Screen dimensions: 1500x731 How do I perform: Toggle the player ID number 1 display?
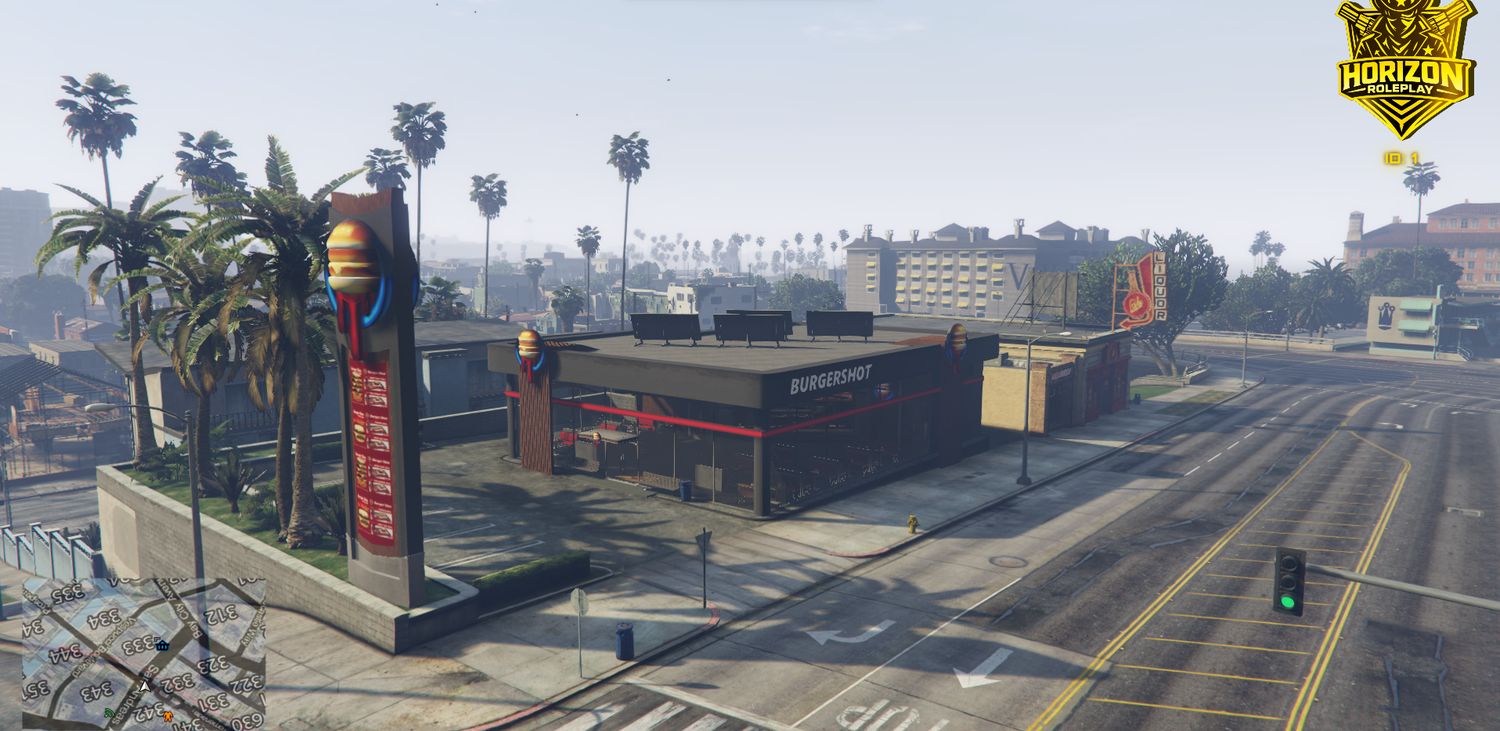pos(1414,158)
